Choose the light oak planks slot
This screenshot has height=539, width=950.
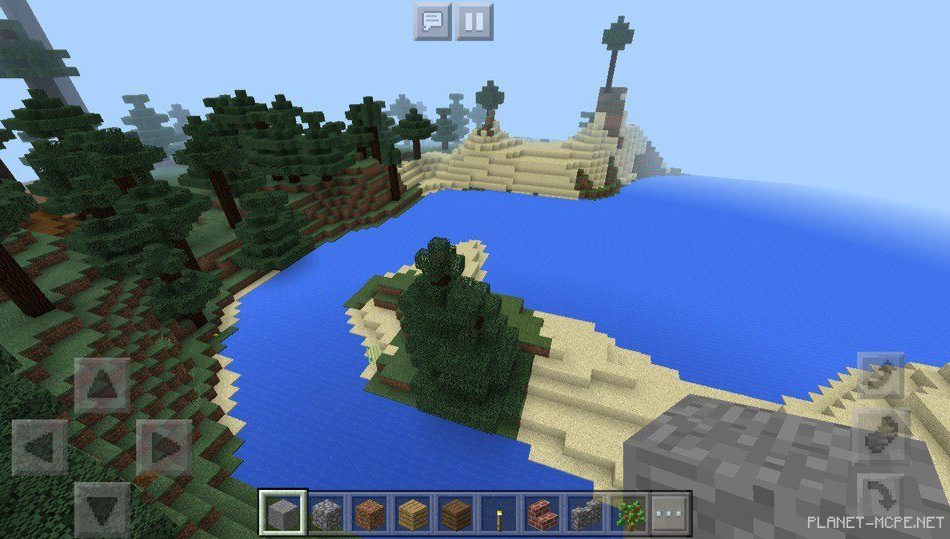[x=413, y=514]
